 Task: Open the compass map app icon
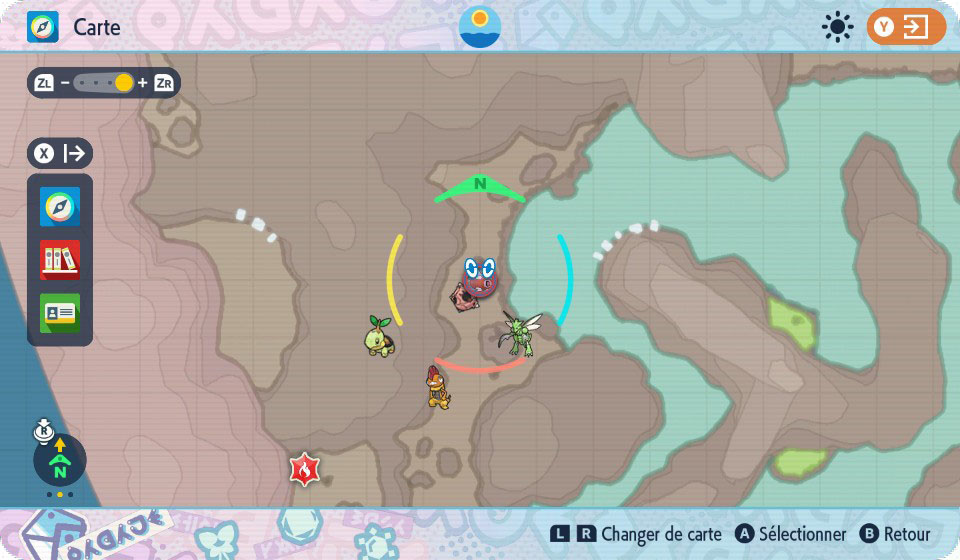[60, 207]
